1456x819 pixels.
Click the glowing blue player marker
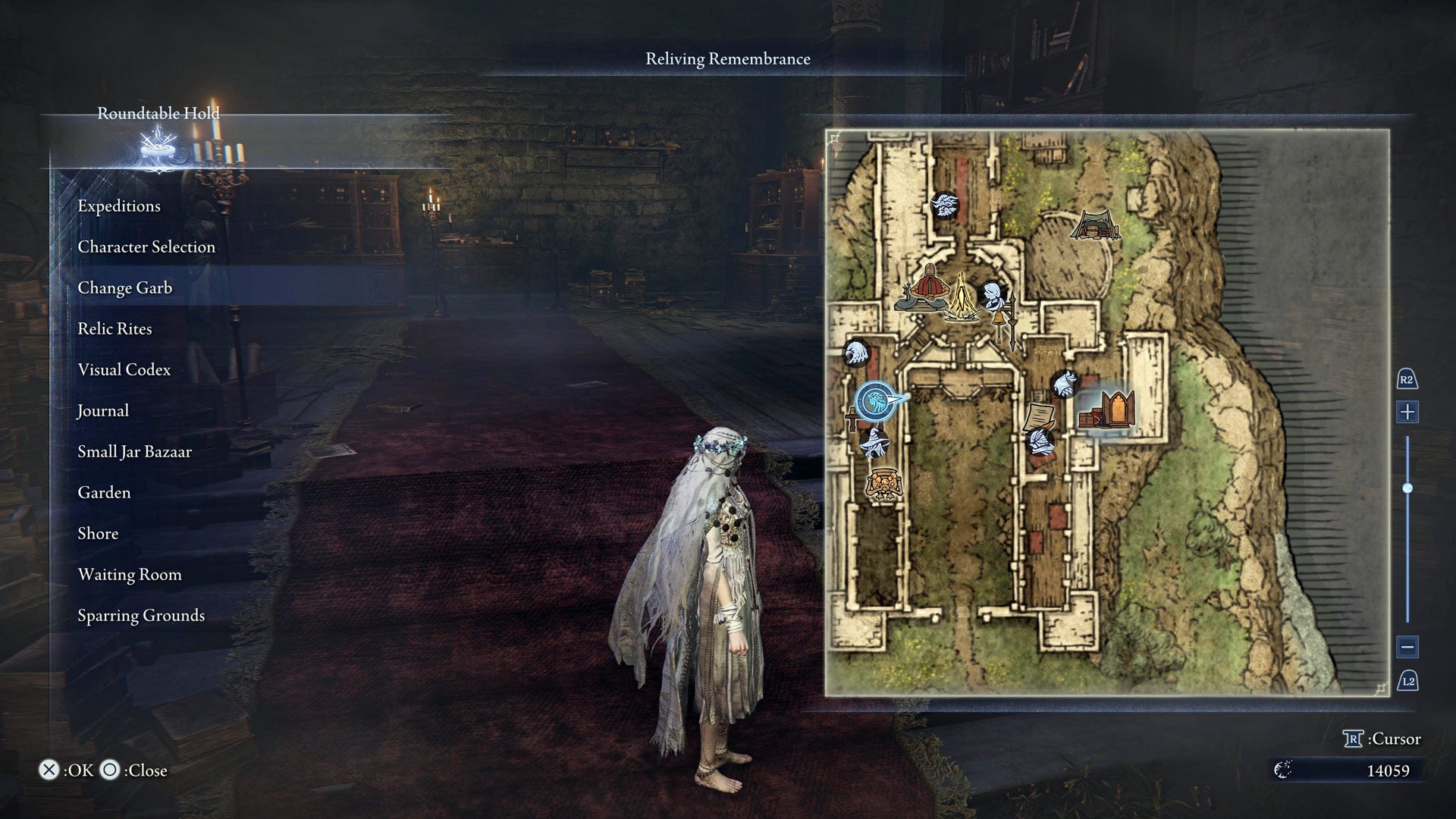(875, 400)
